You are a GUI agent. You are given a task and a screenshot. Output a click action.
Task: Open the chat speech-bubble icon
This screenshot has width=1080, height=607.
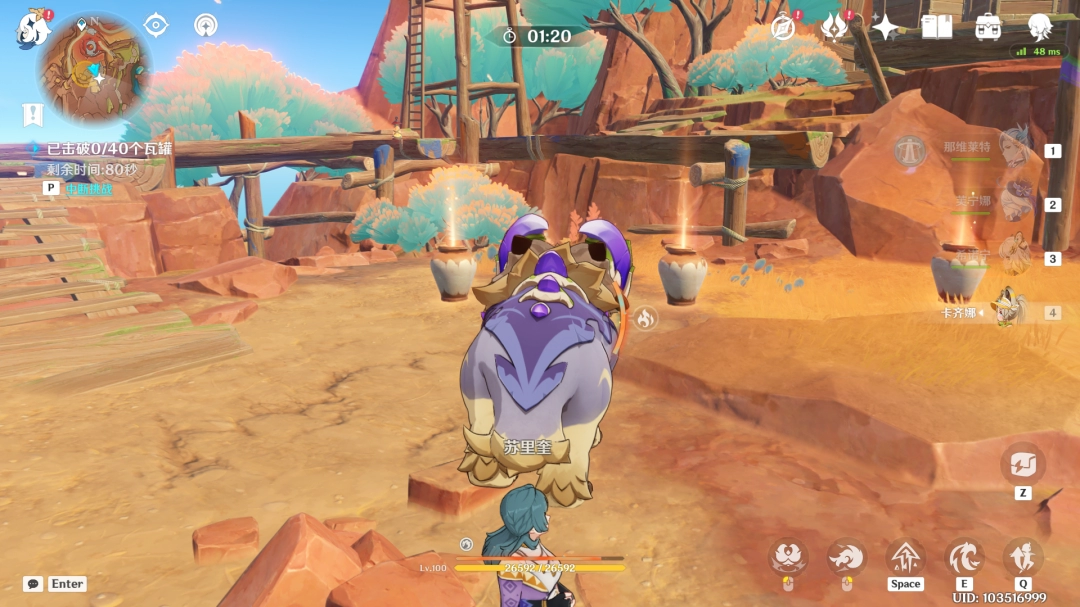tap(33, 584)
